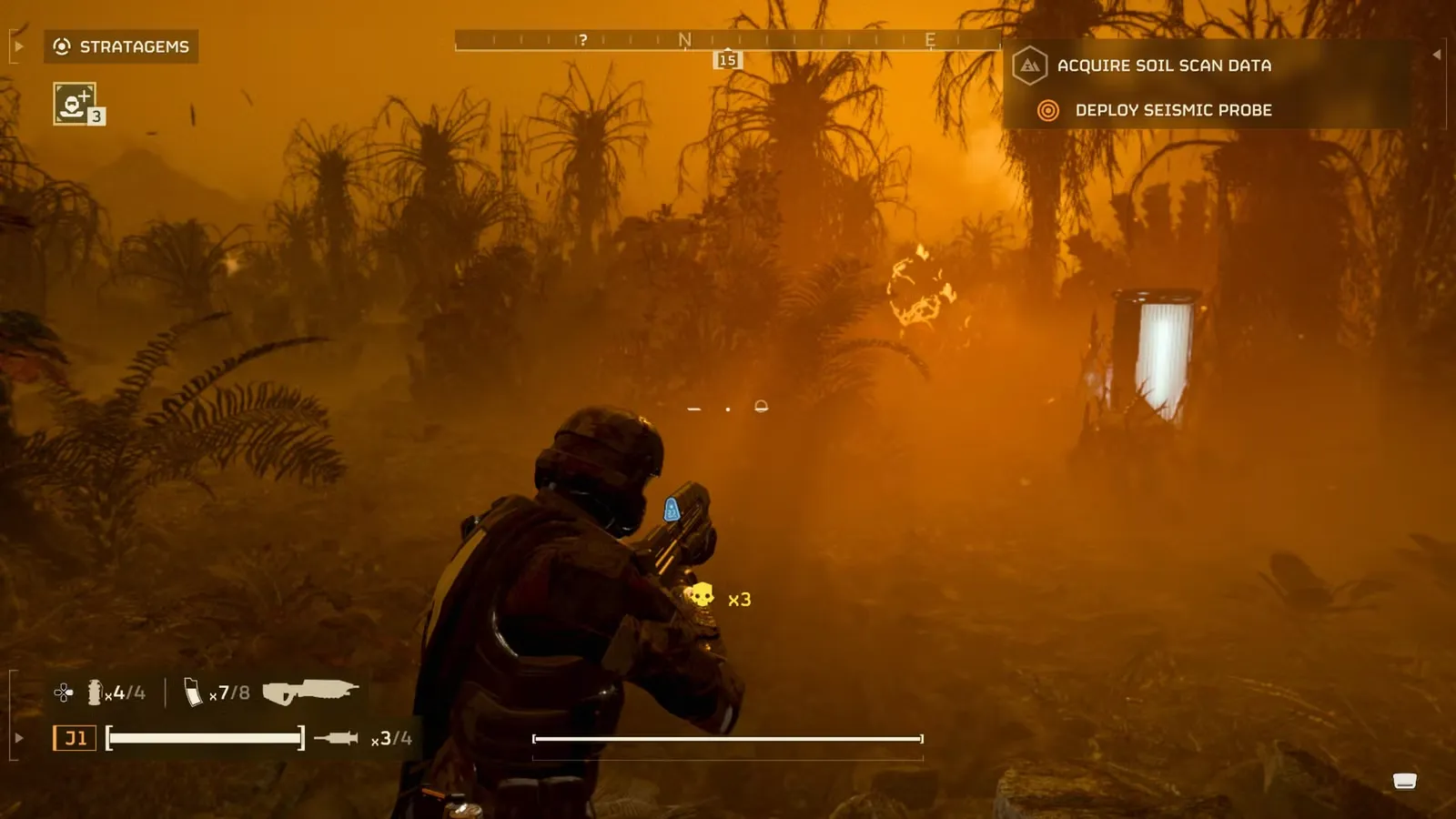Select the grenade icon

95,693
